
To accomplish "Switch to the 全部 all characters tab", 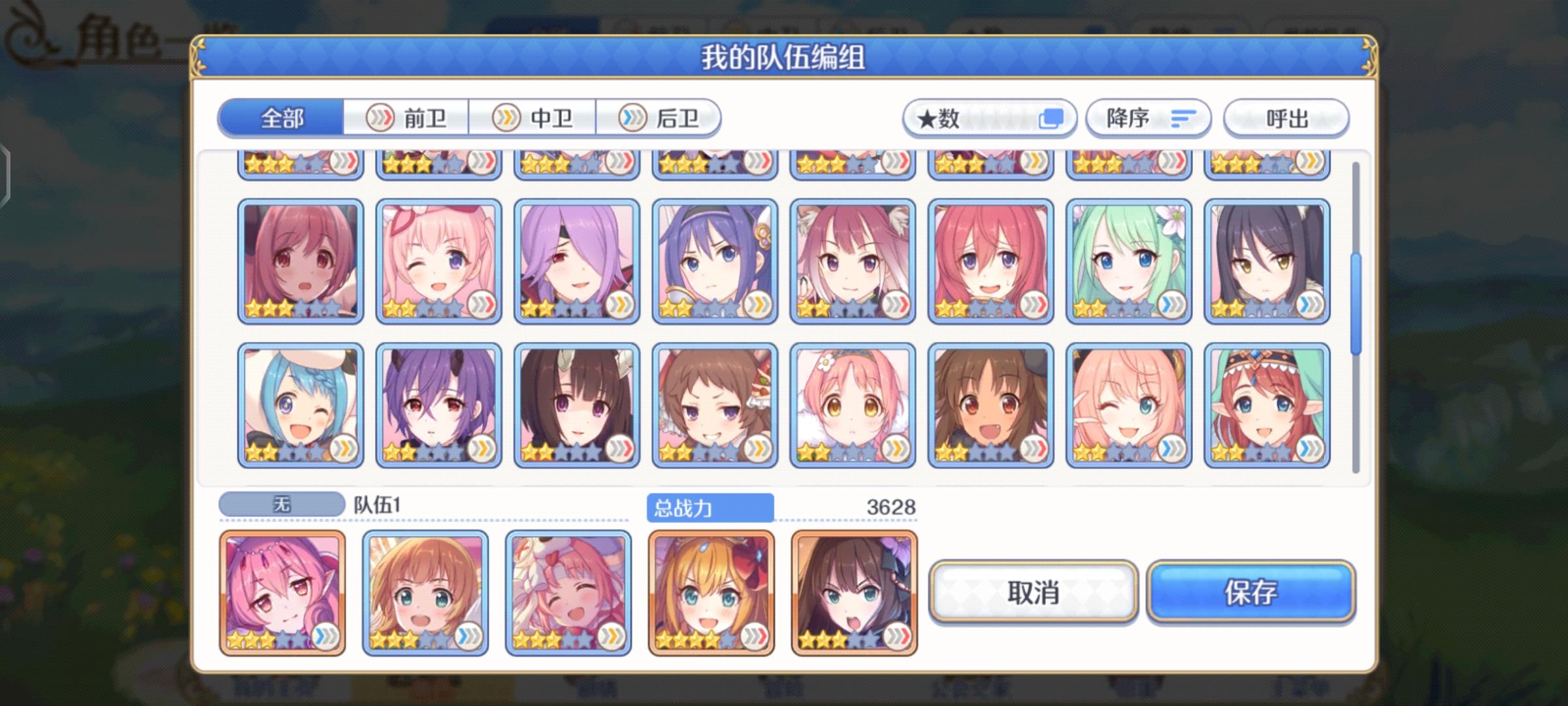I will coord(281,119).
